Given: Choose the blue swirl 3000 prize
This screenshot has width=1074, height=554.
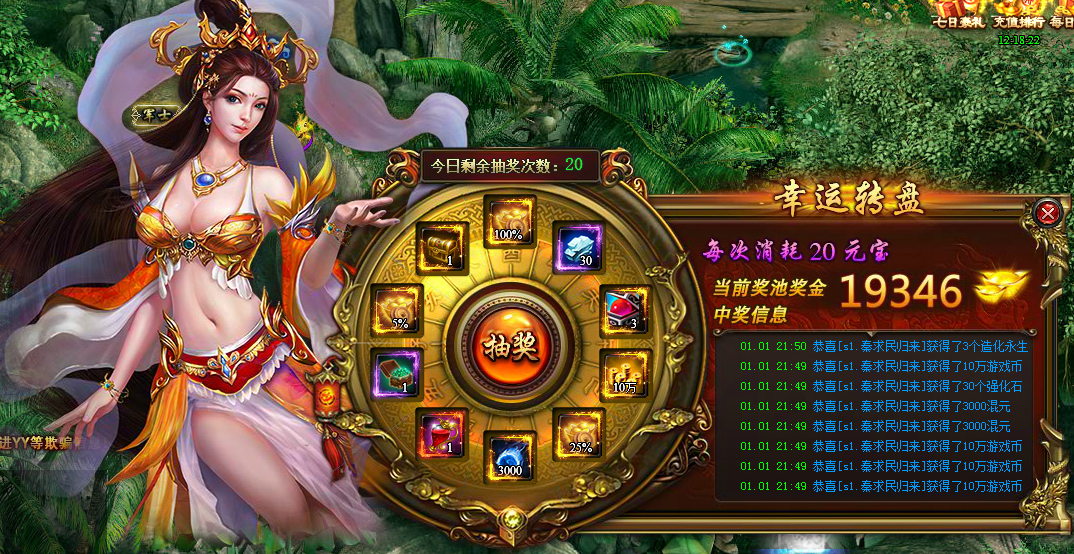Looking at the screenshot, I should click(509, 457).
